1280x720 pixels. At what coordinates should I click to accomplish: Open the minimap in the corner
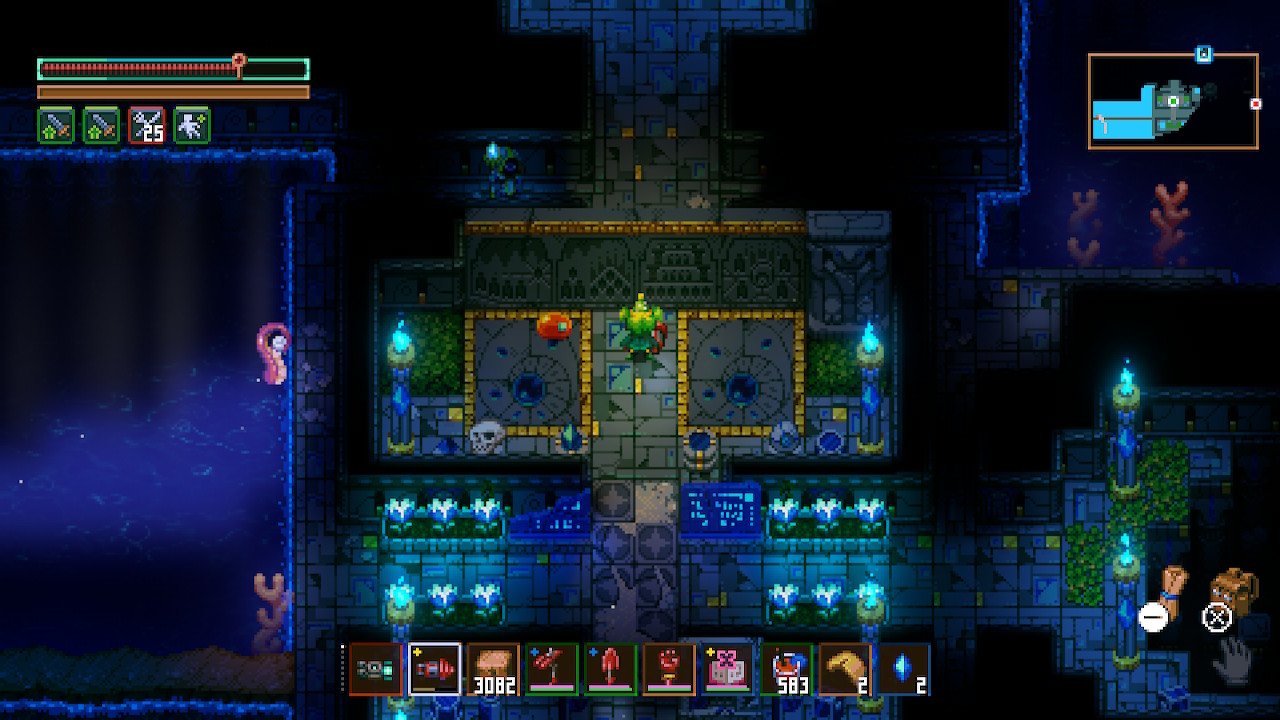click(1173, 101)
